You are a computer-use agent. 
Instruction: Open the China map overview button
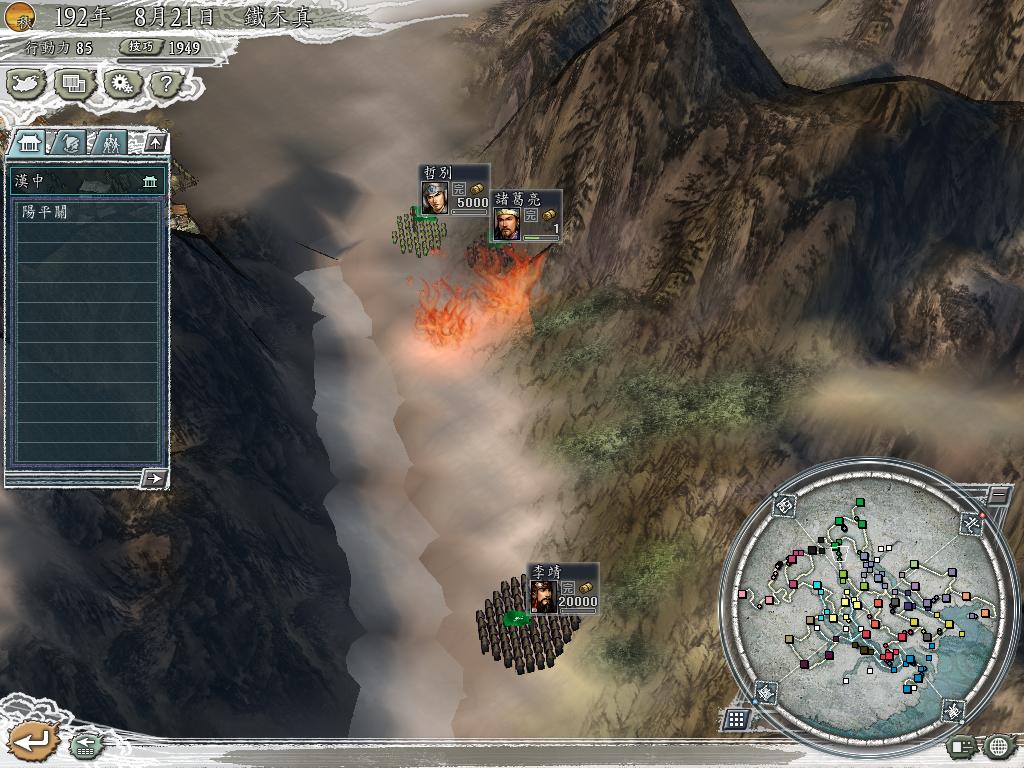pos(28,84)
